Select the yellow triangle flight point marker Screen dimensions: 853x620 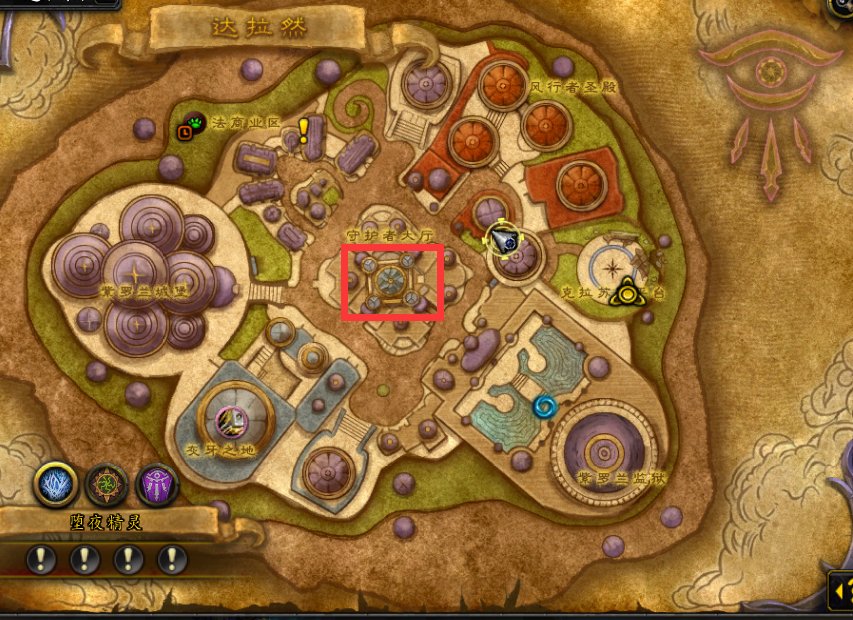(x=627, y=291)
